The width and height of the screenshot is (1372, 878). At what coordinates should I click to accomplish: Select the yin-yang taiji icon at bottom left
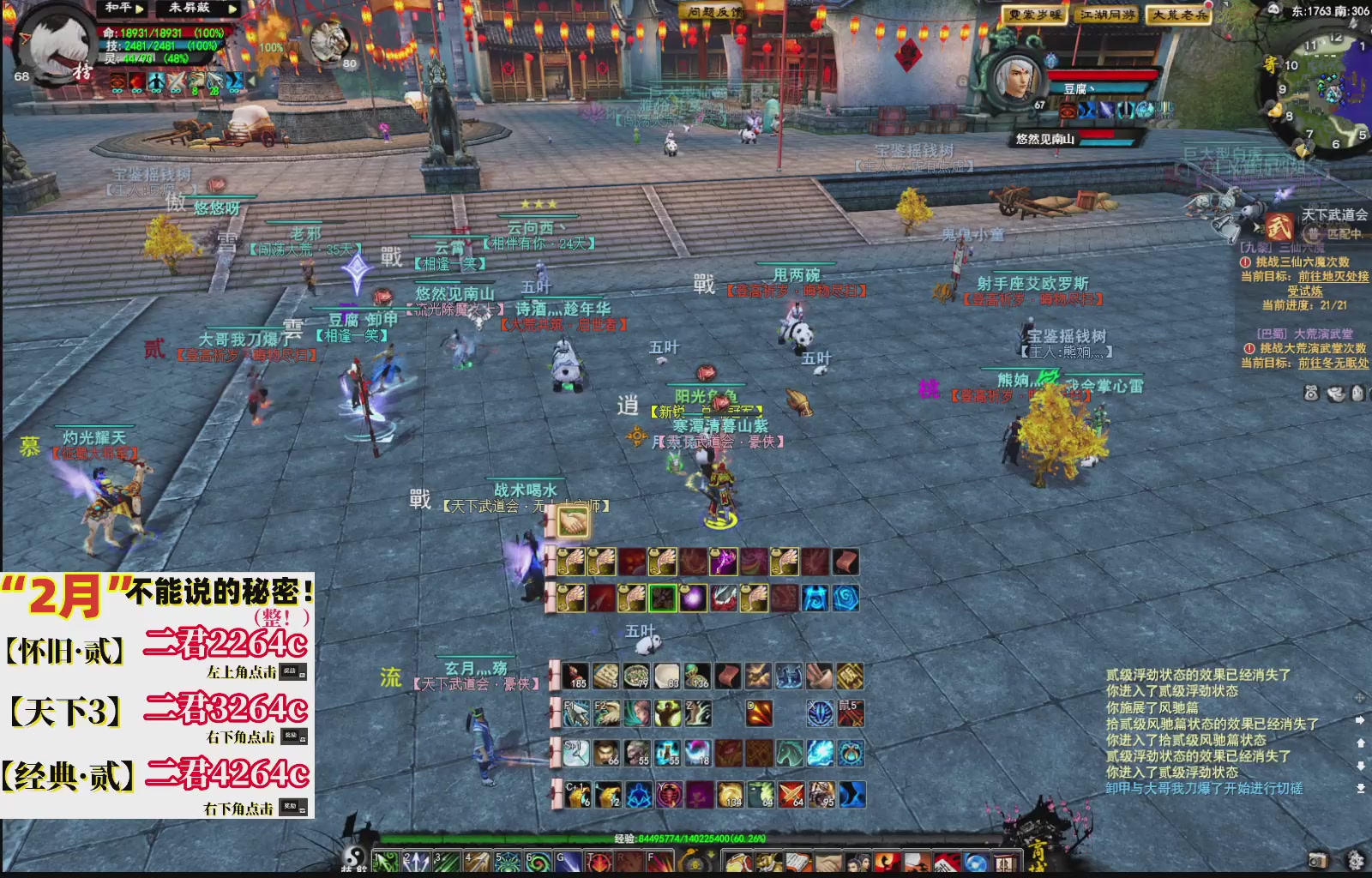coord(355,857)
